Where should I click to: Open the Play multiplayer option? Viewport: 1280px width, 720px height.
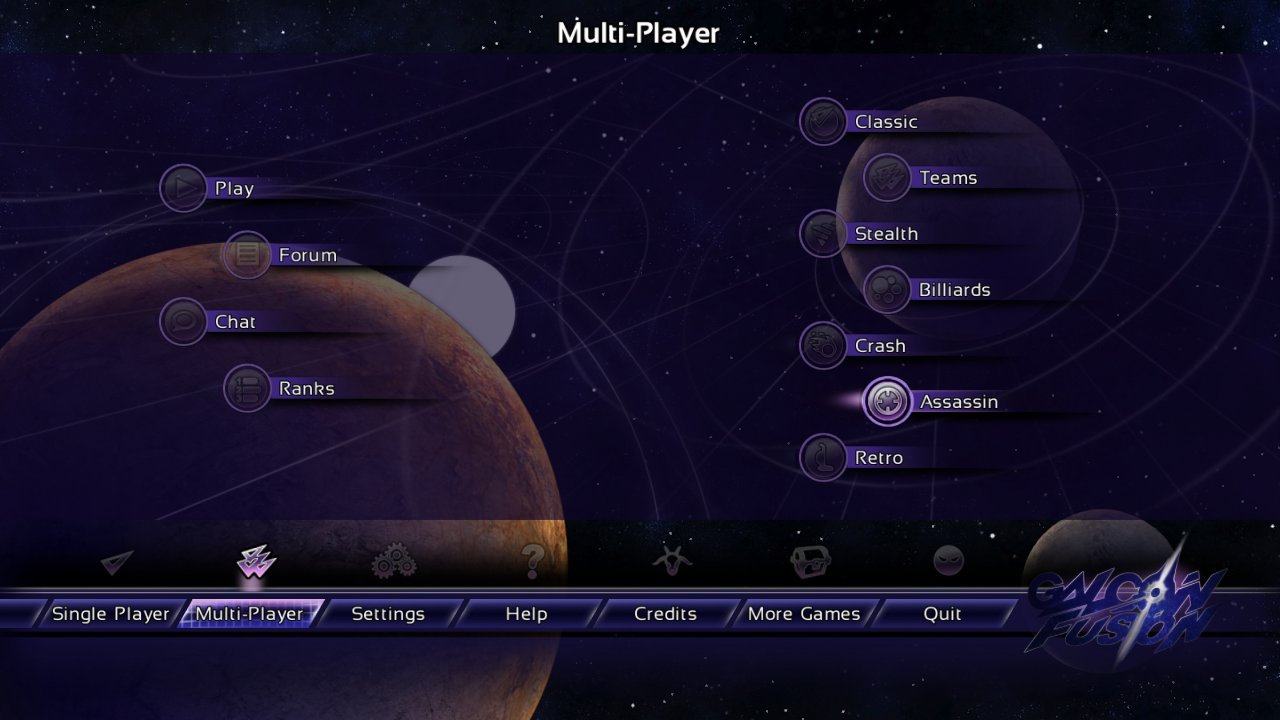[x=232, y=188]
